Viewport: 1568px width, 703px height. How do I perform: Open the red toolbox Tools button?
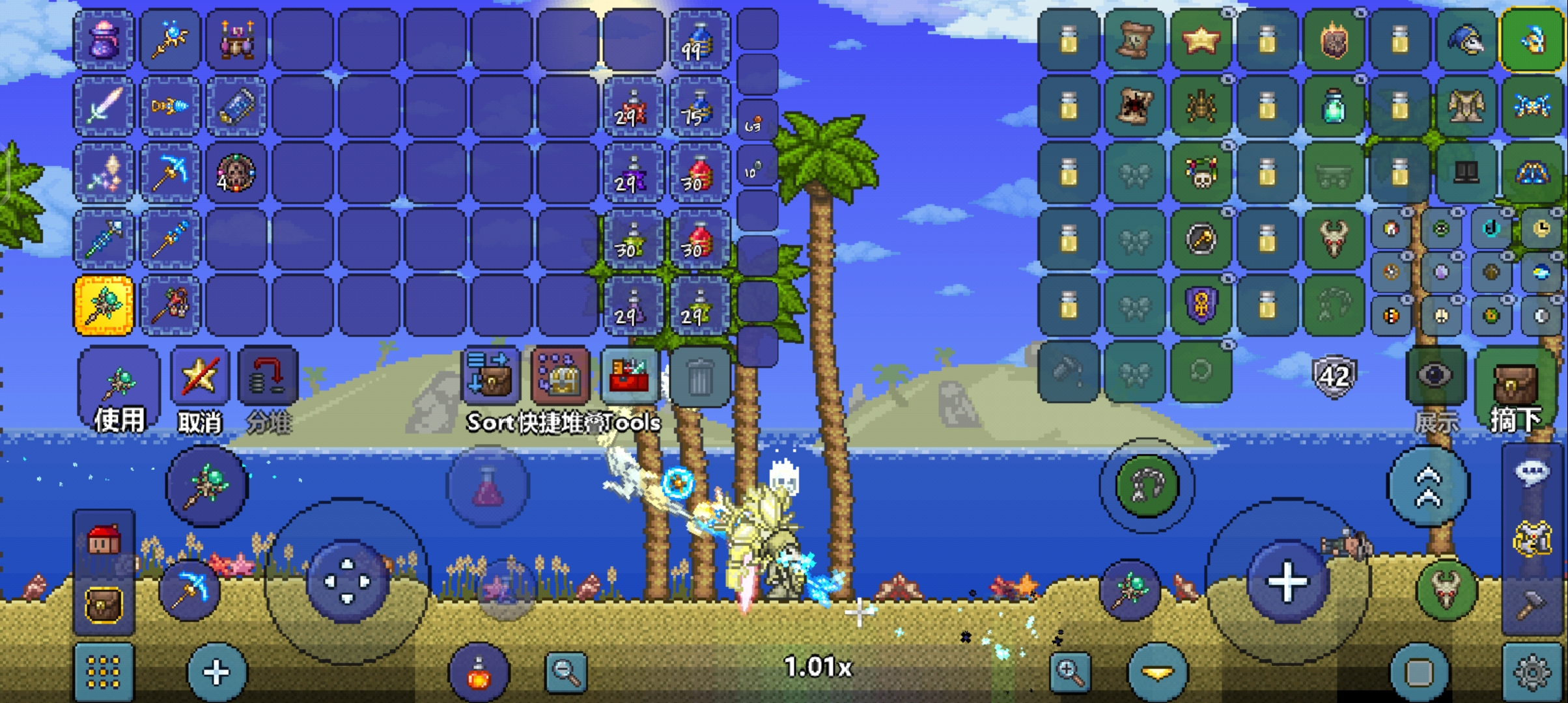pos(630,376)
